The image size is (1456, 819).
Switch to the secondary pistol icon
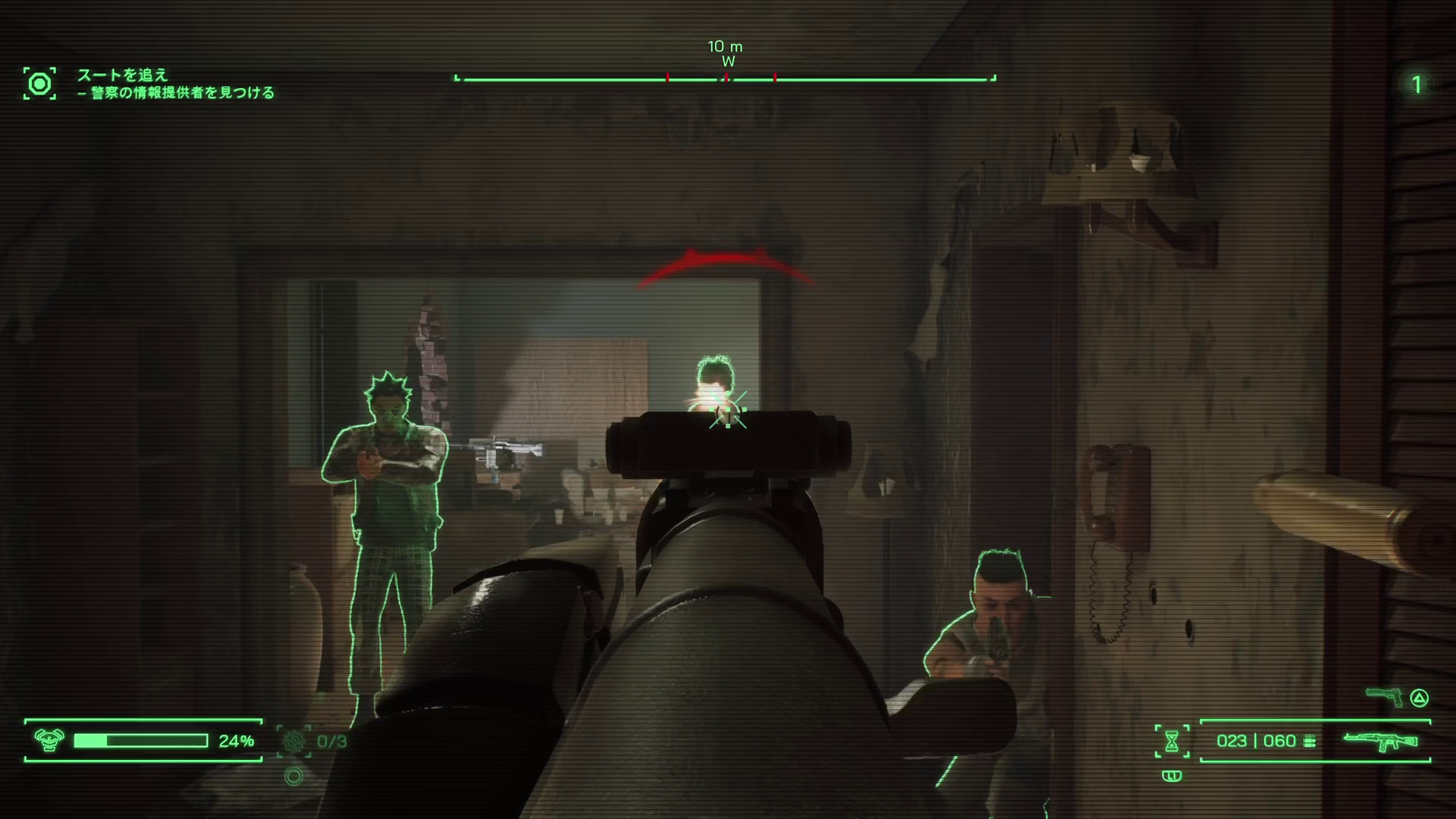tap(1384, 696)
